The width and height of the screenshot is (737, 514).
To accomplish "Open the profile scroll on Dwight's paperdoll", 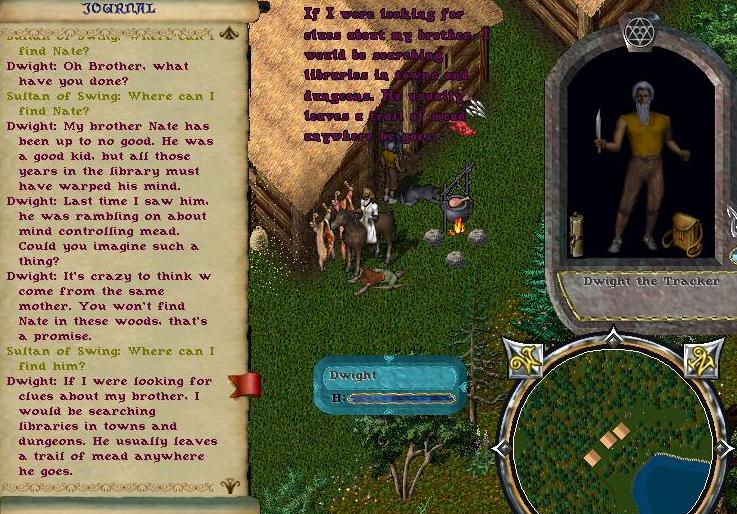I will (x=577, y=235).
